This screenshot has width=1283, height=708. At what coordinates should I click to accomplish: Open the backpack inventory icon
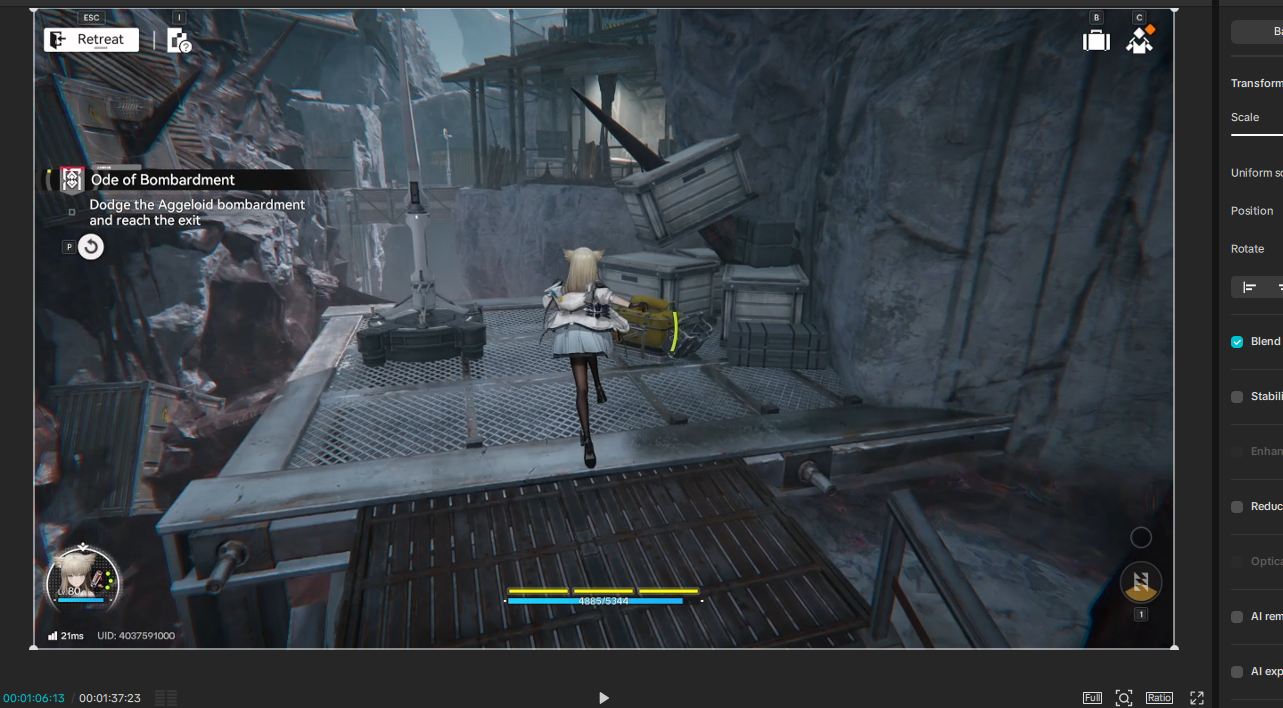click(1096, 40)
